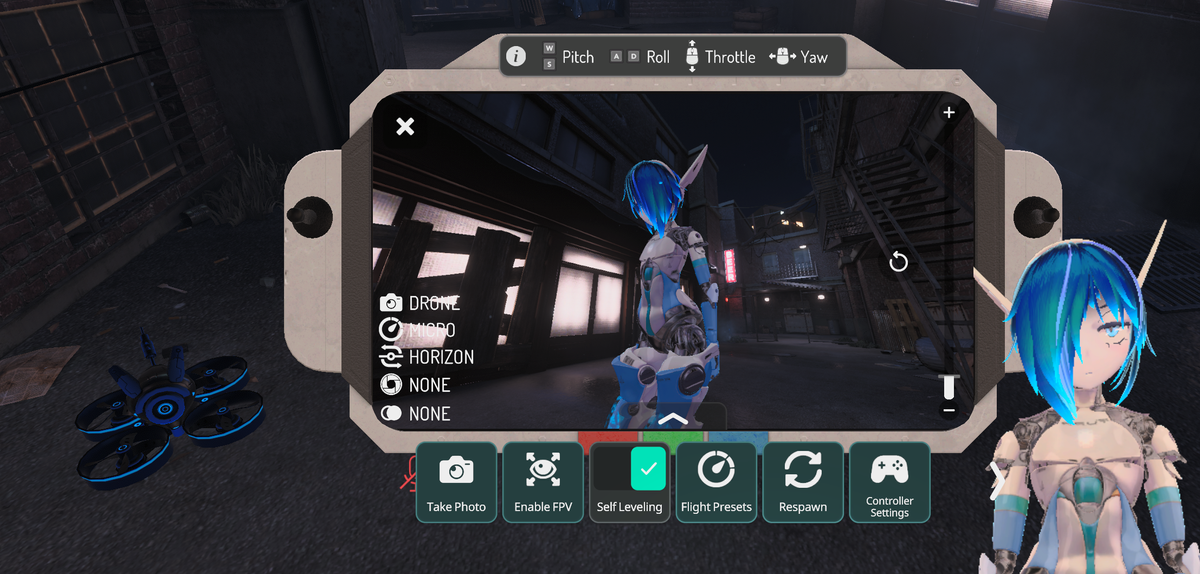Change the HORIZON flight mode setting
Screen dimensions: 1200x574
coord(428,357)
